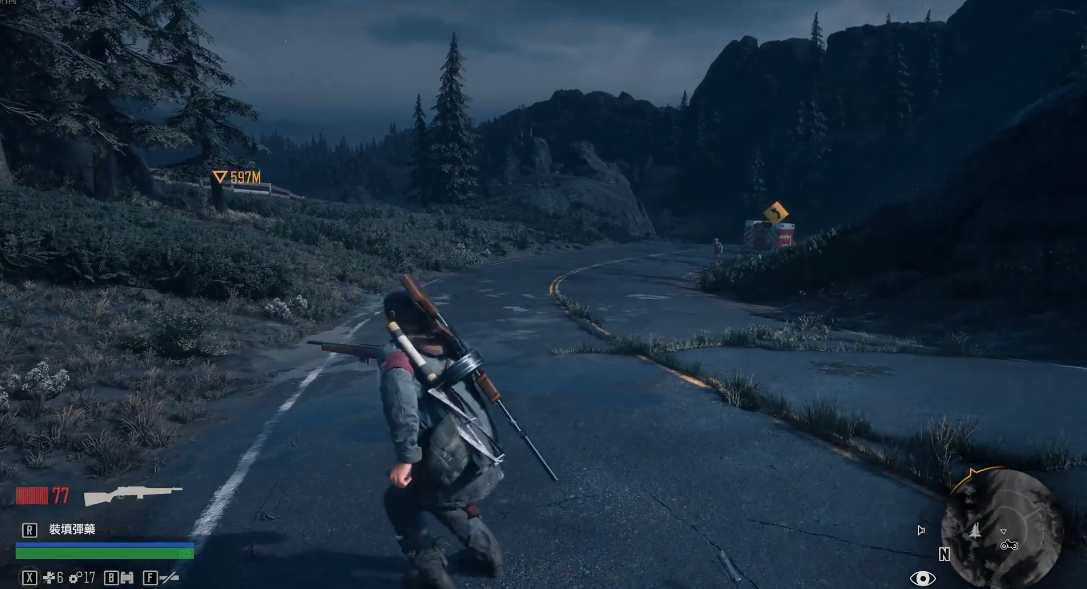Click the melee weapon icon
The image size is (1087, 589).
170,577
